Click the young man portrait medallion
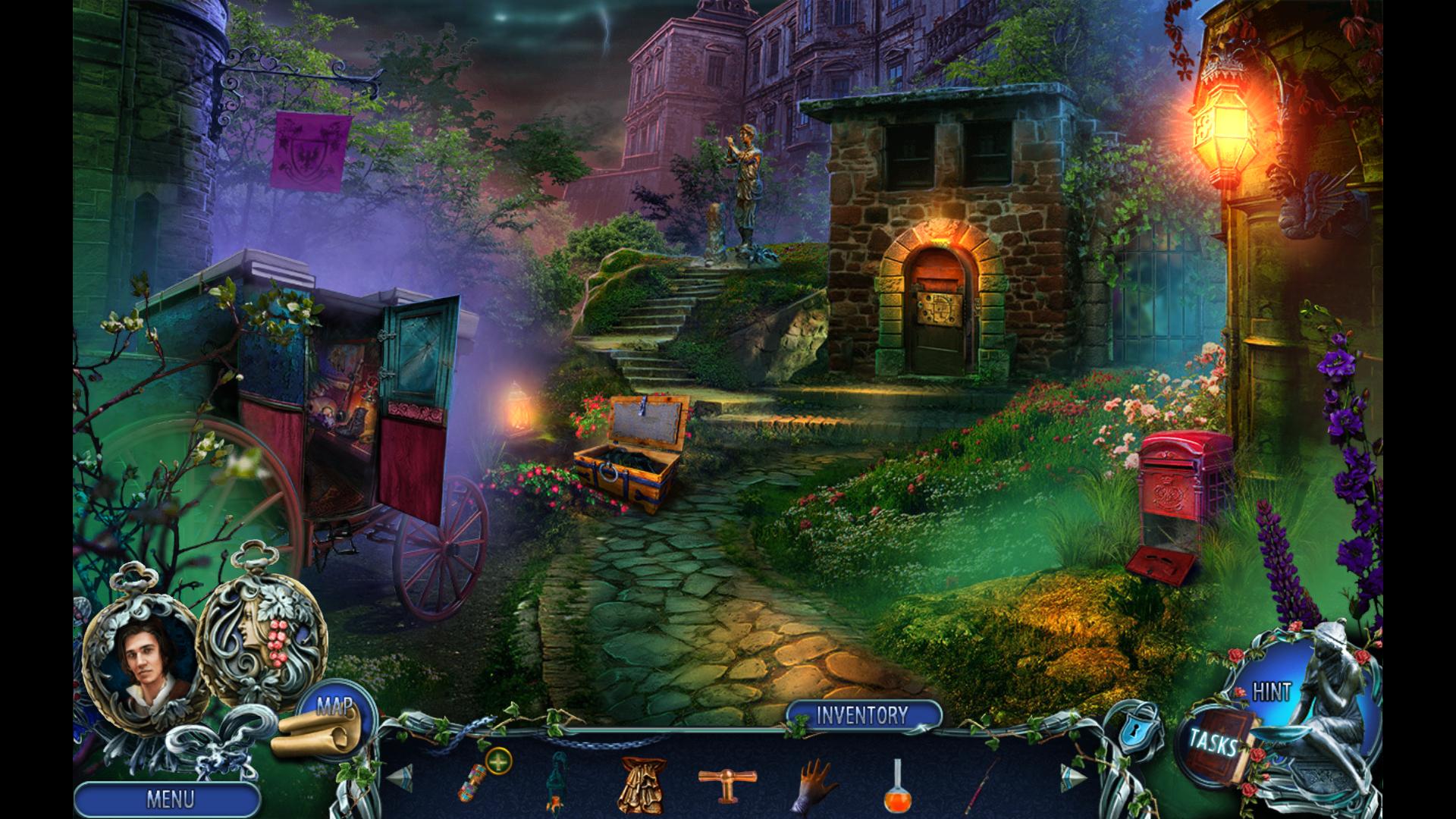Screen dimensions: 1456x819 pyautogui.click(x=141, y=661)
